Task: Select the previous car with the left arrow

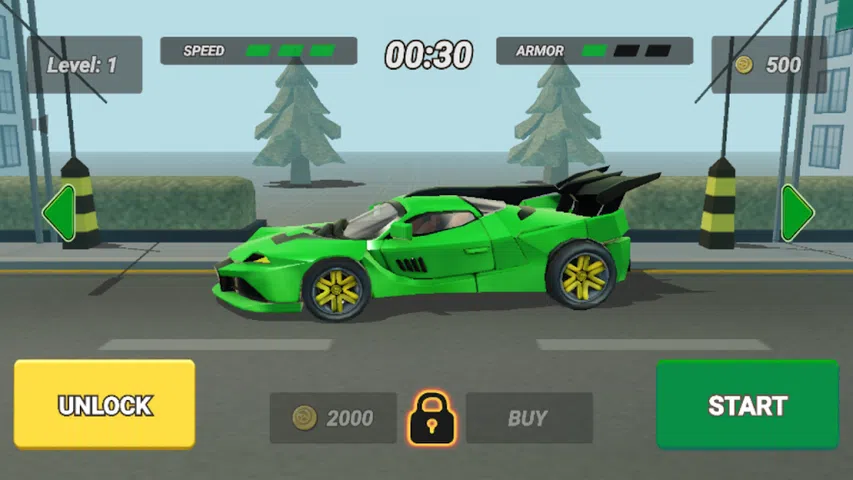Action: [58, 213]
